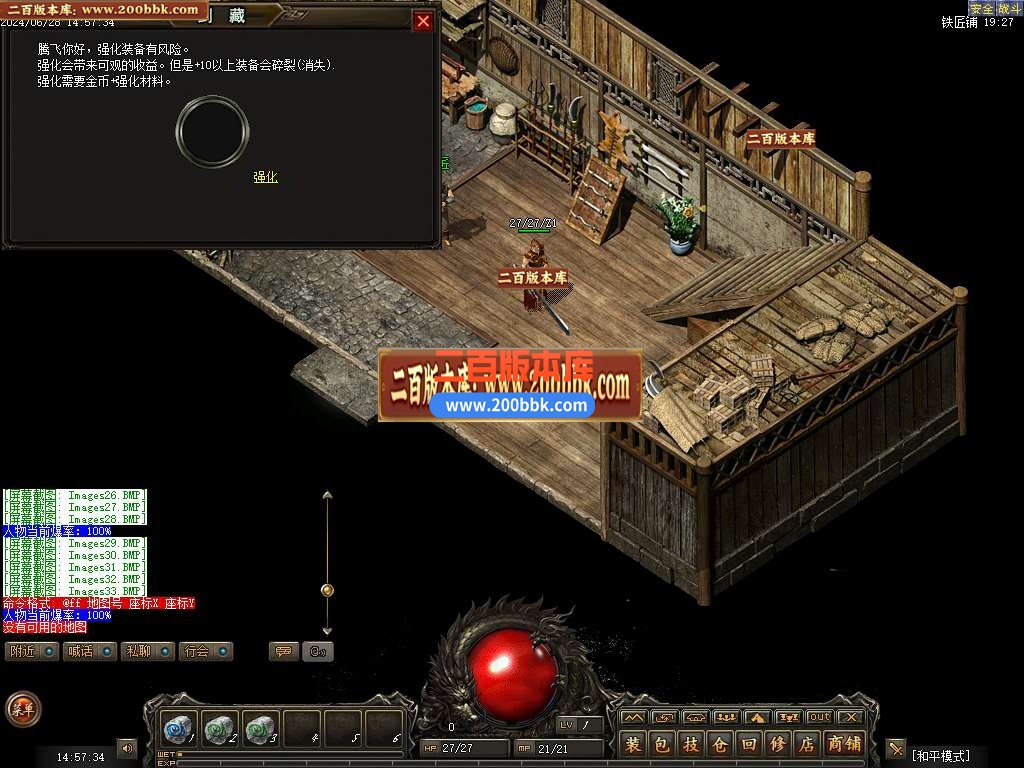The height and width of the screenshot is (768, 1024).
Task: Switch the 和平模式 attack mode sword icon
Action: 896,748
